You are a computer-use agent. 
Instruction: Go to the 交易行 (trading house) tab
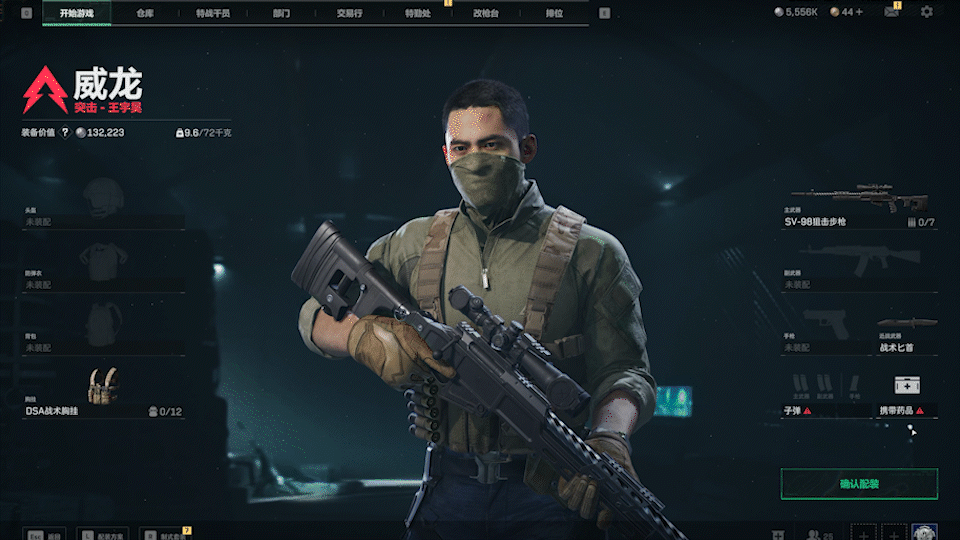pos(349,14)
